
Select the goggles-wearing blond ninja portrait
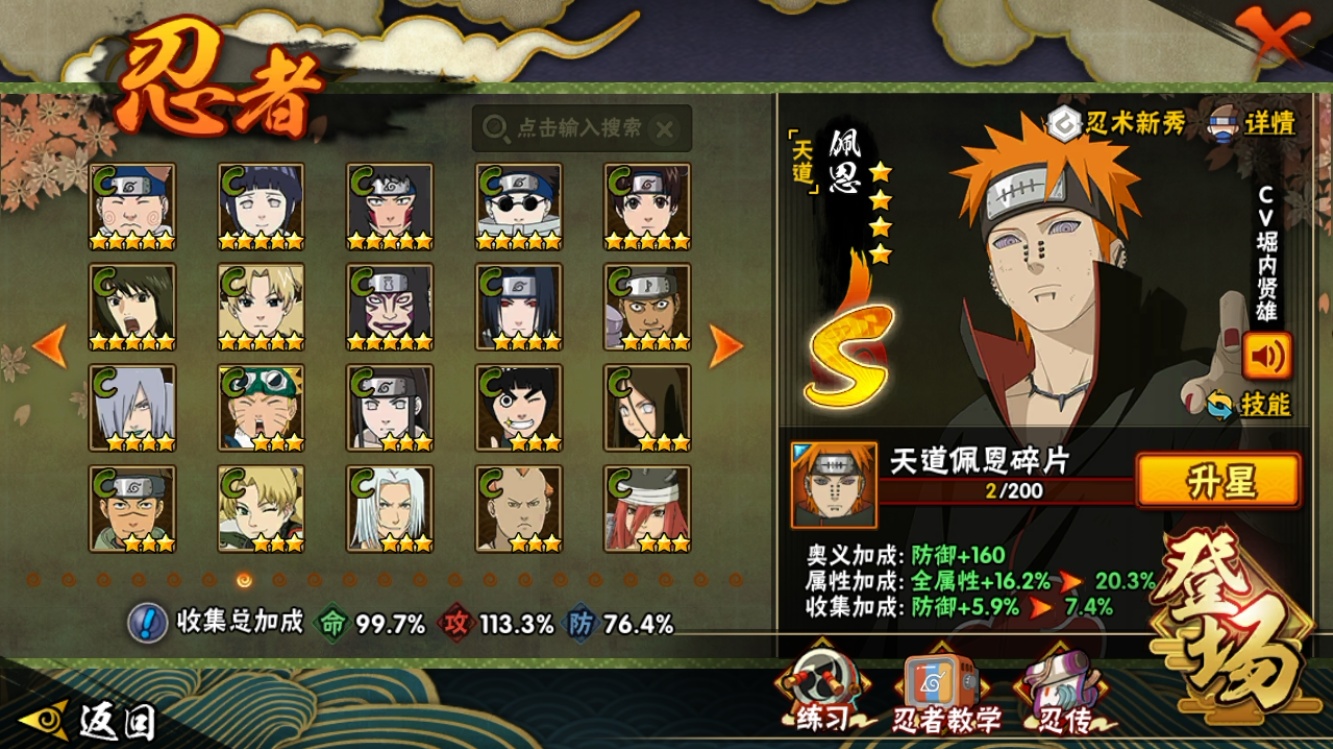tap(261, 407)
